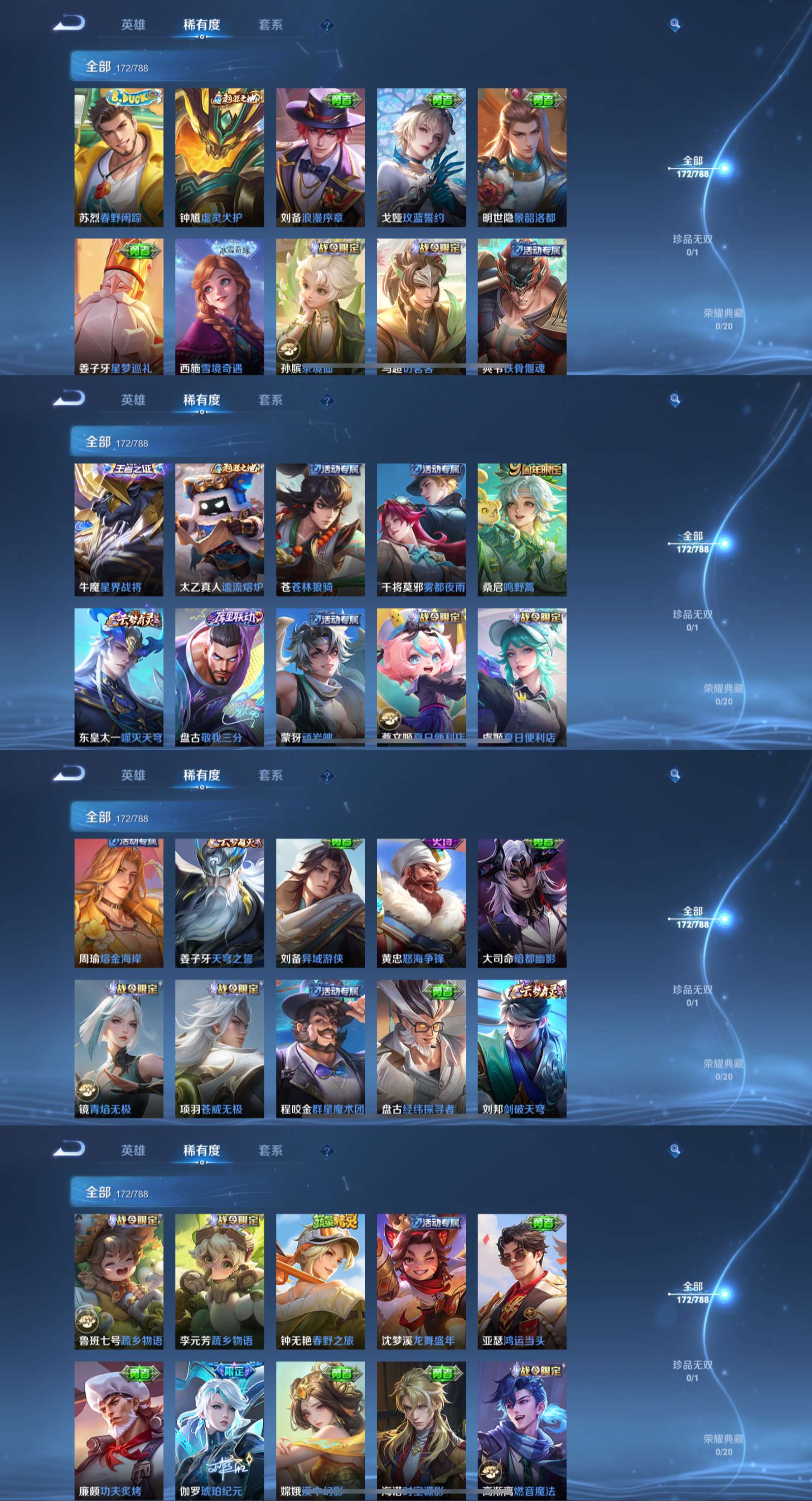Choose the 西施 雪境奇遇 skin card

pyautogui.click(x=220, y=306)
